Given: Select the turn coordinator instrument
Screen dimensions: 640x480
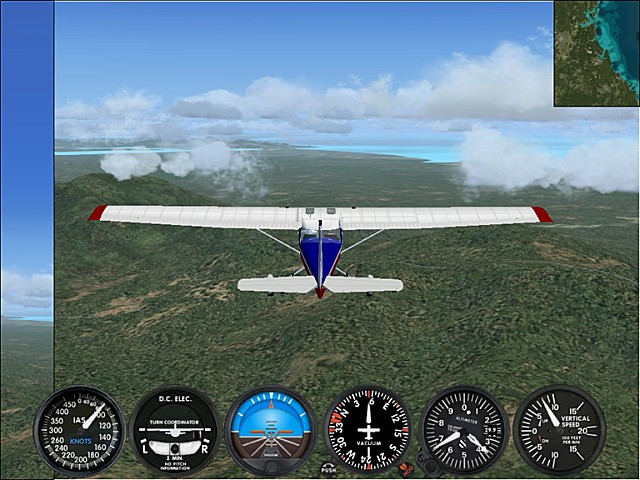Looking at the screenshot, I should tap(174, 430).
